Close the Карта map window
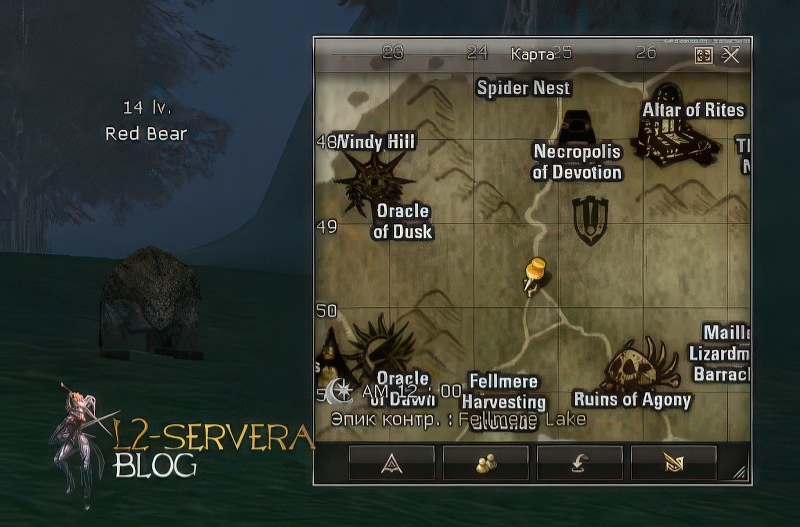Image resolution: width=800 pixels, height=527 pixels. click(731, 55)
